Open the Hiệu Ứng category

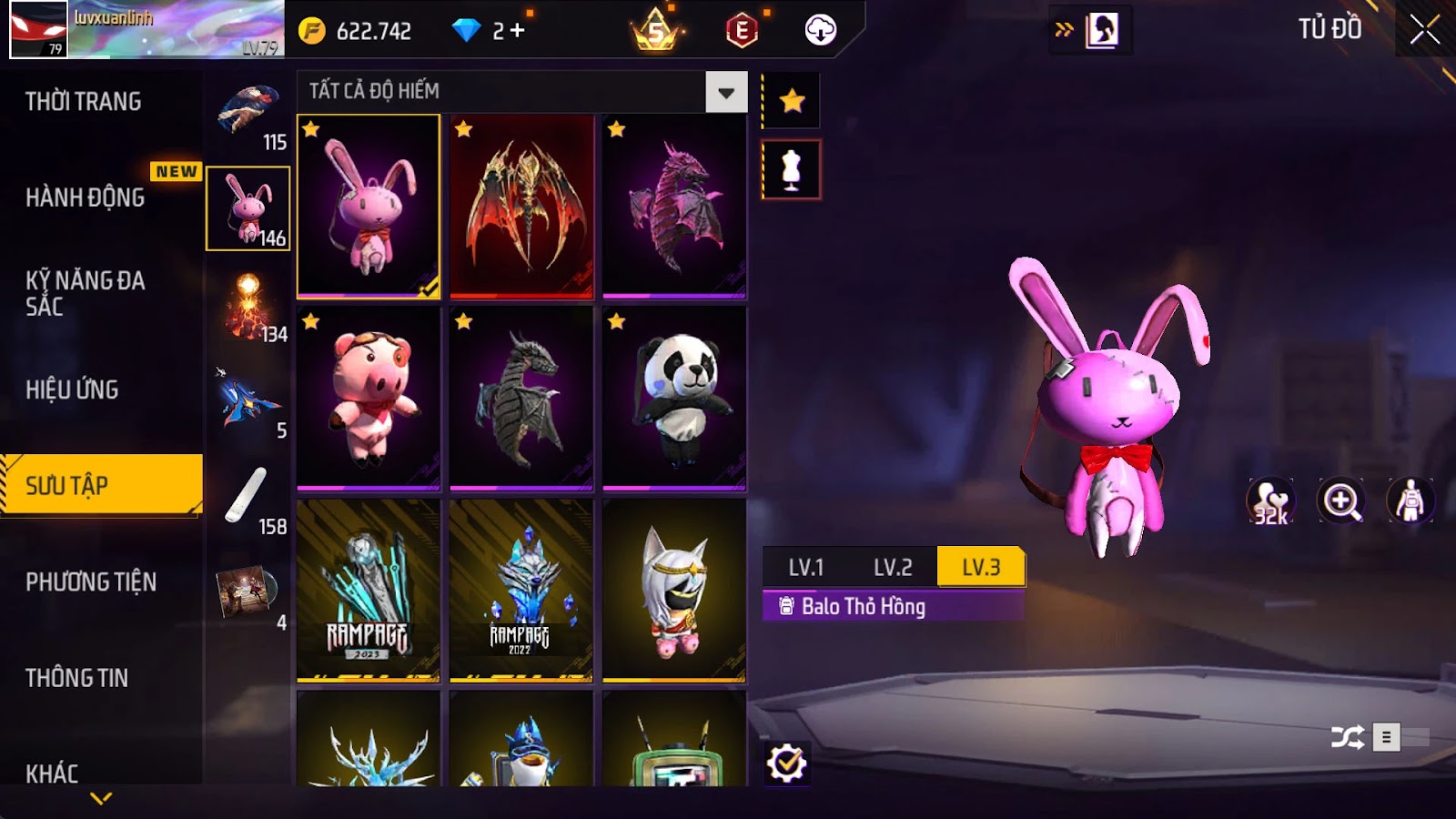(x=73, y=389)
